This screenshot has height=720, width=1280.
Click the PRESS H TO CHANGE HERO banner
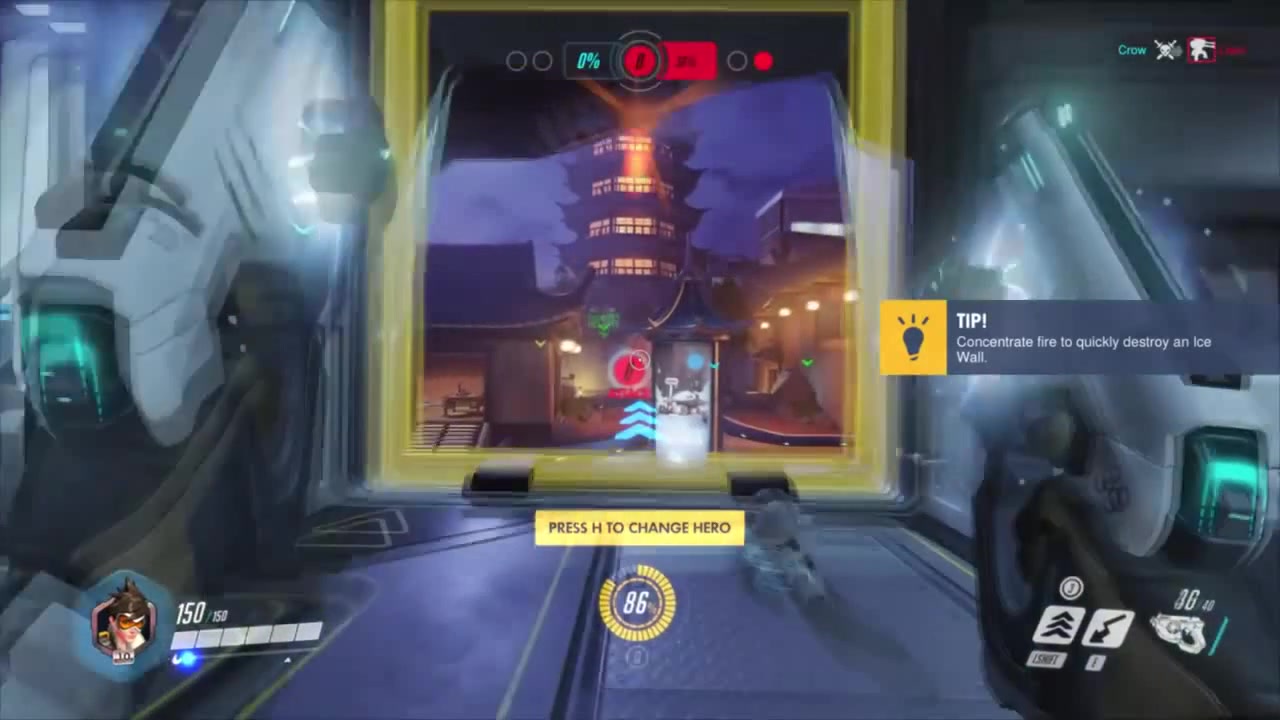click(640, 527)
